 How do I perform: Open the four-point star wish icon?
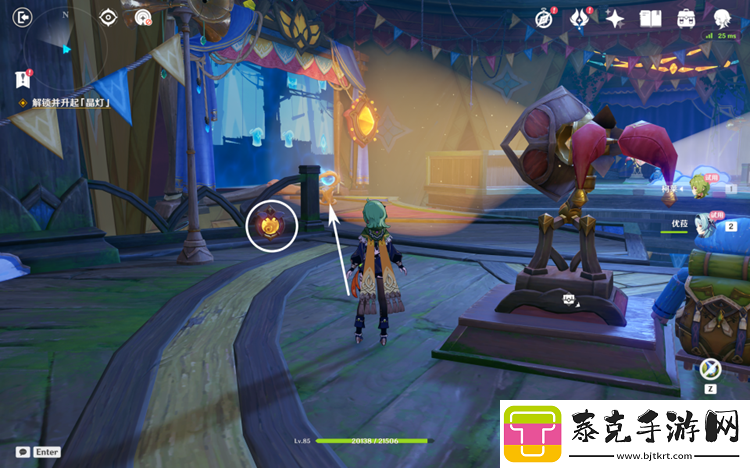click(x=615, y=18)
